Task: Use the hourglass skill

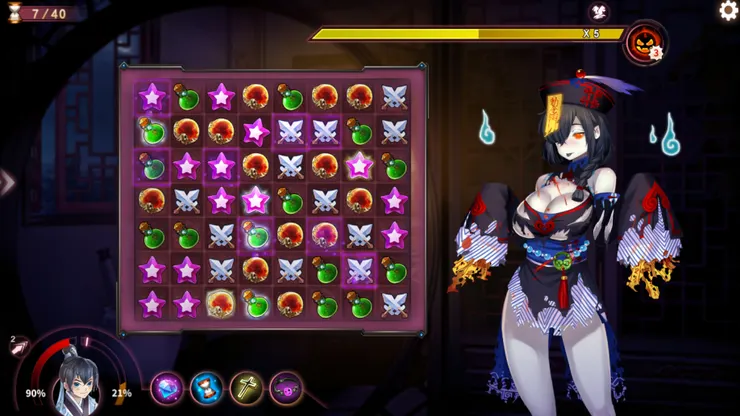Action: point(207,387)
